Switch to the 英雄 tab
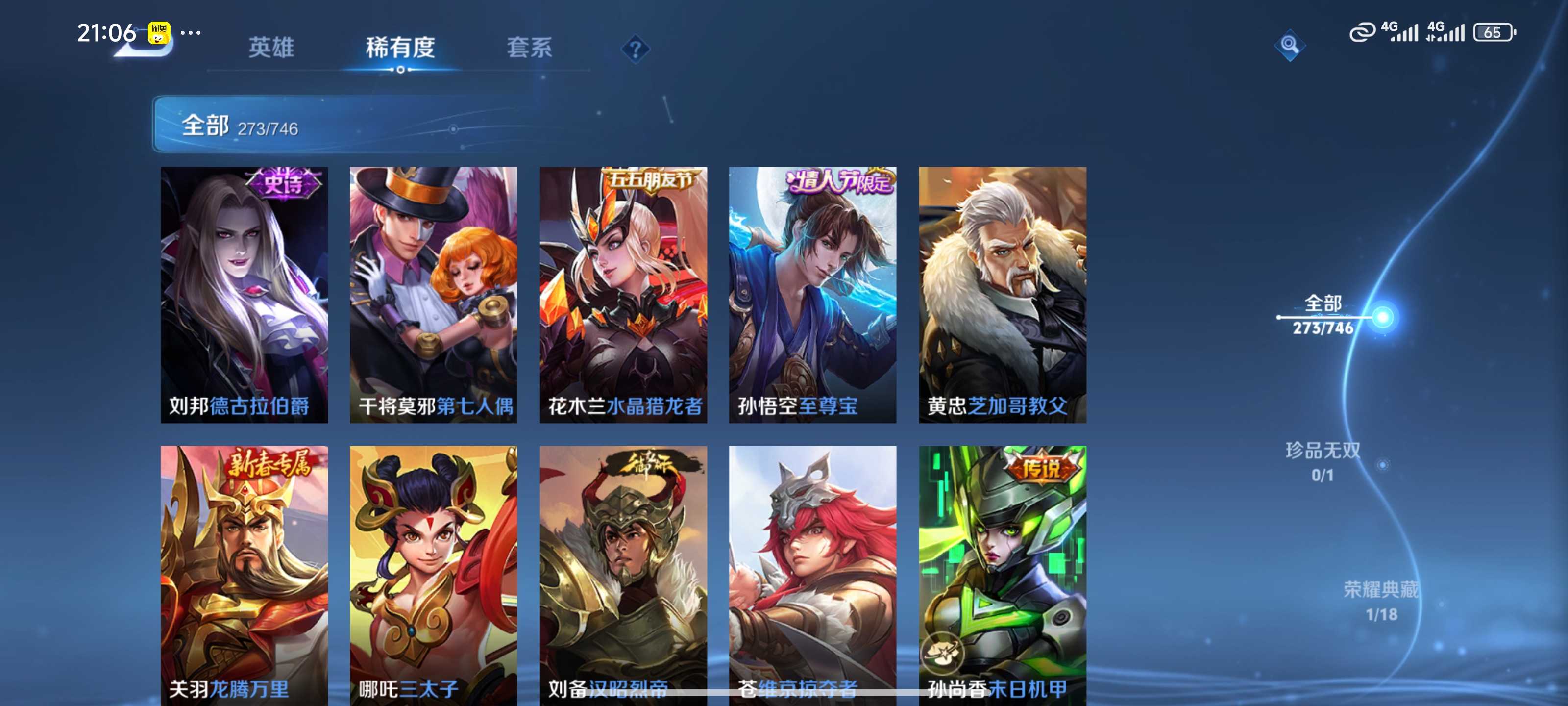The image size is (1568, 706). pyautogui.click(x=271, y=48)
